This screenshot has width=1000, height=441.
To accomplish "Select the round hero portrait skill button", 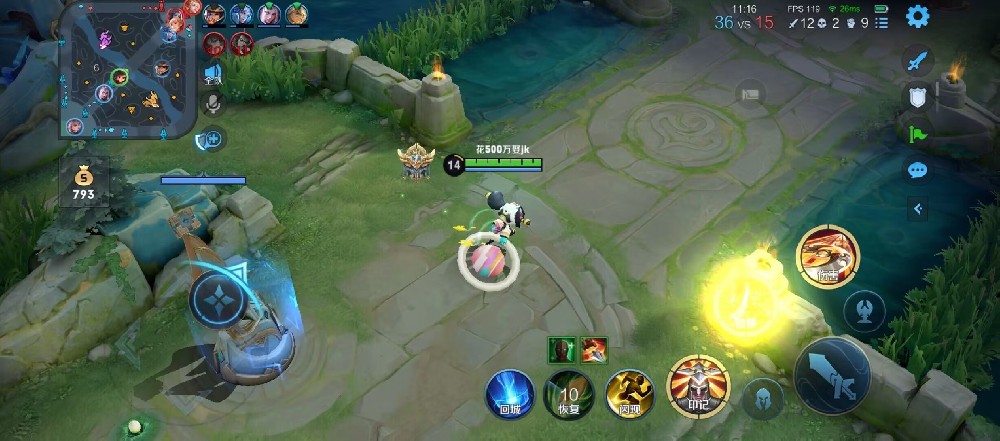I will click(x=825, y=256).
